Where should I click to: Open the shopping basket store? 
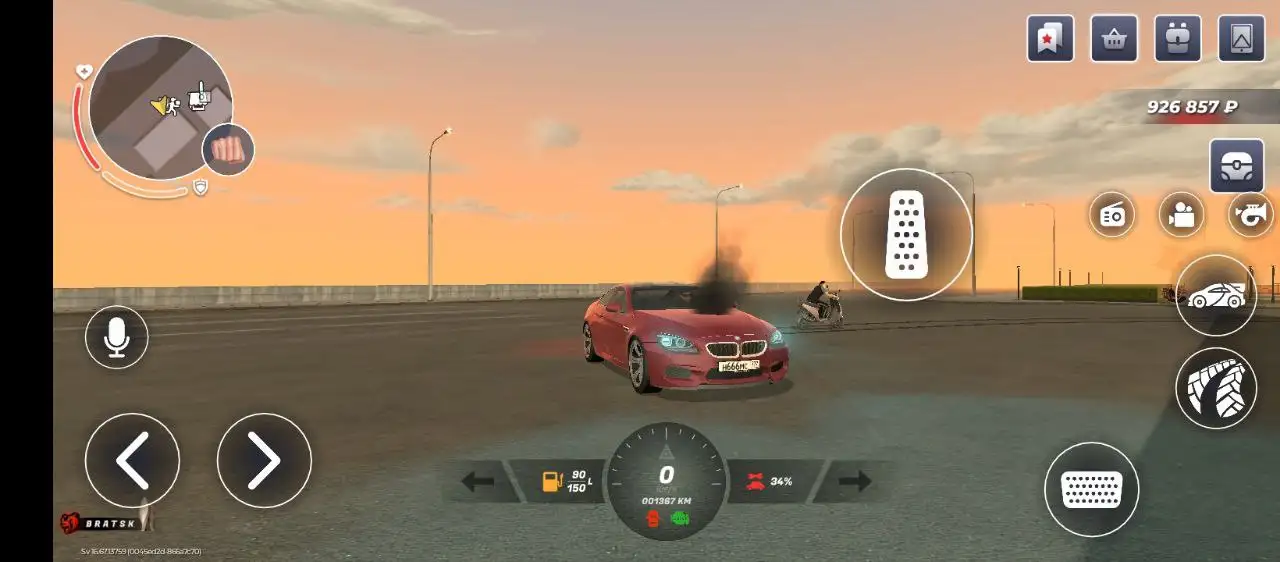tap(1114, 39)
